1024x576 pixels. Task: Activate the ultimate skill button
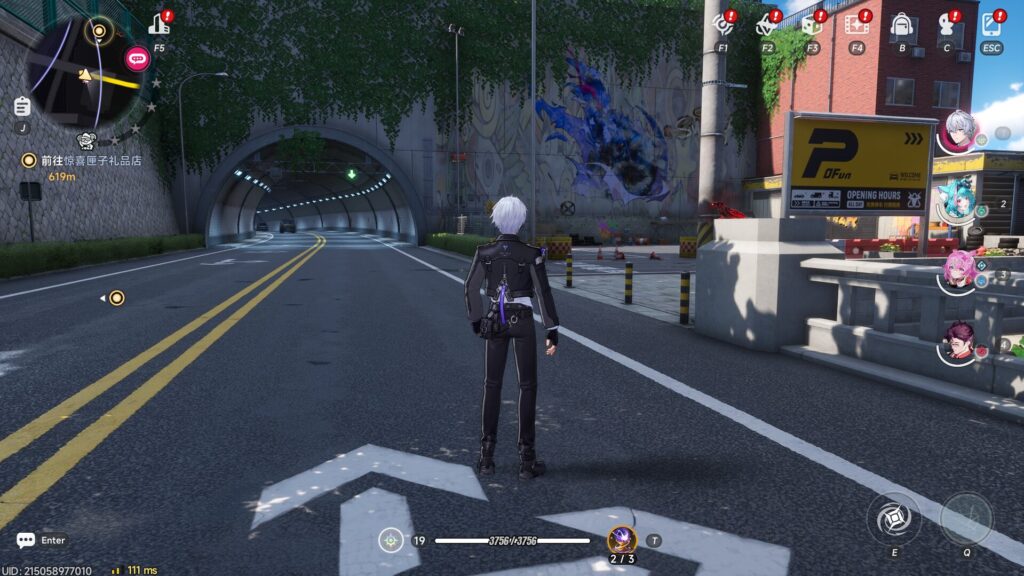pos(966,519)
